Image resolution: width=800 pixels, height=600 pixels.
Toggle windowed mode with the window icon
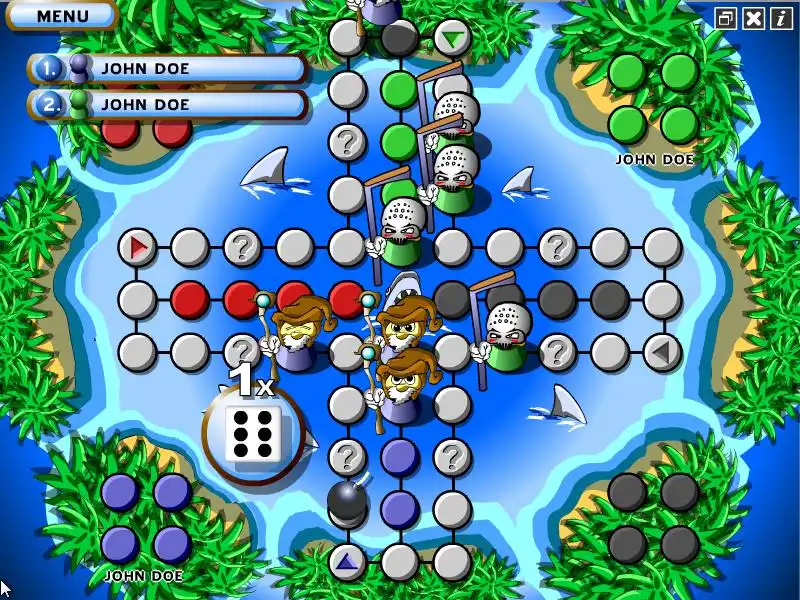[727, 18]
